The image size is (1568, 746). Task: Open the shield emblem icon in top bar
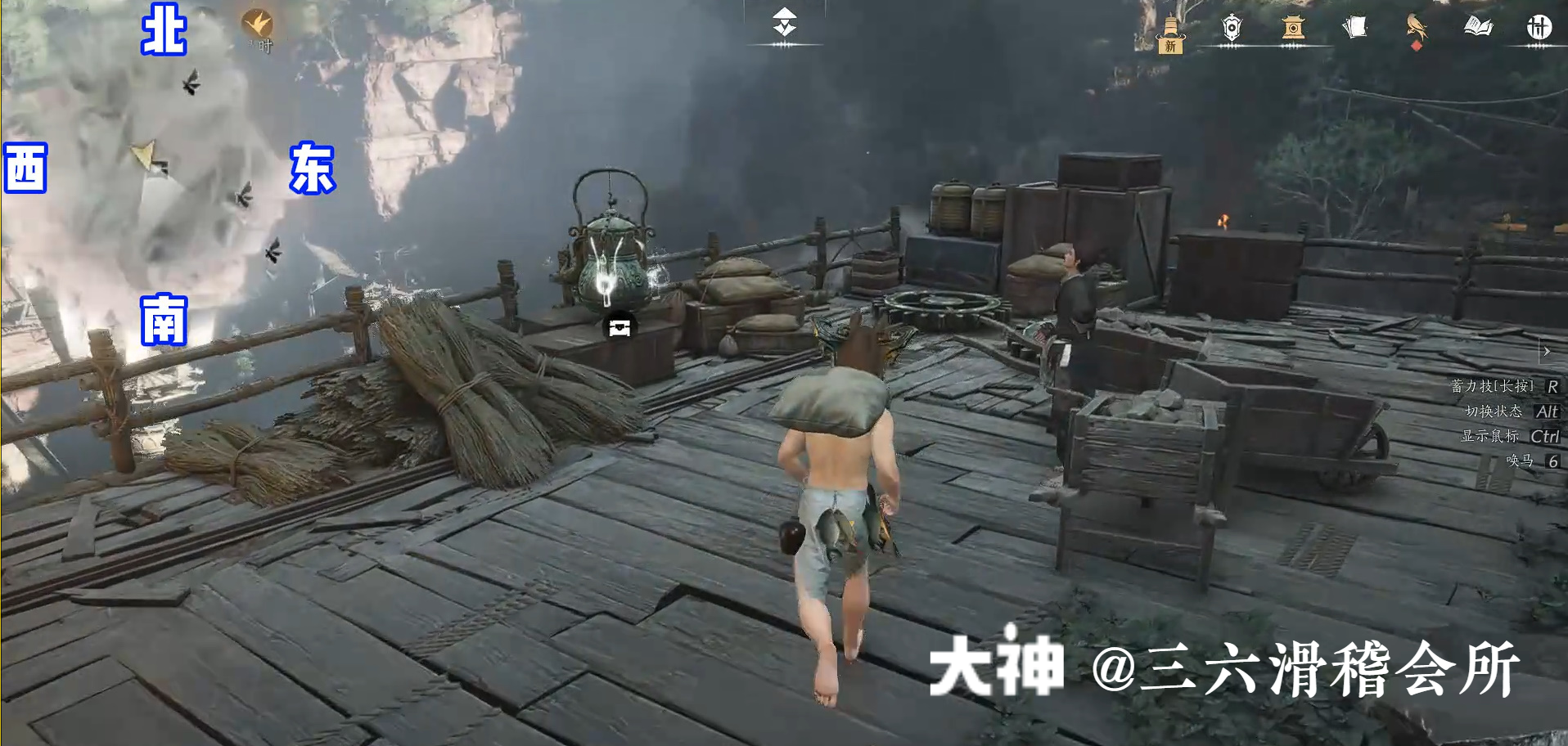coord(1232,27)
